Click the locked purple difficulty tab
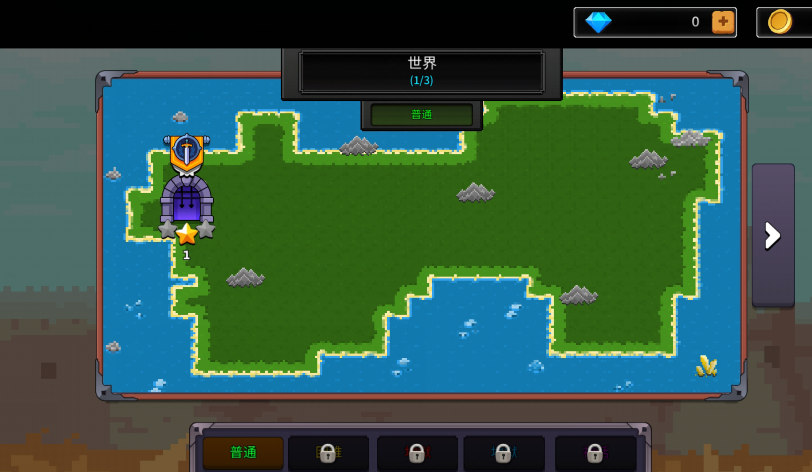 pyautogui.click(x=595, y=453)
